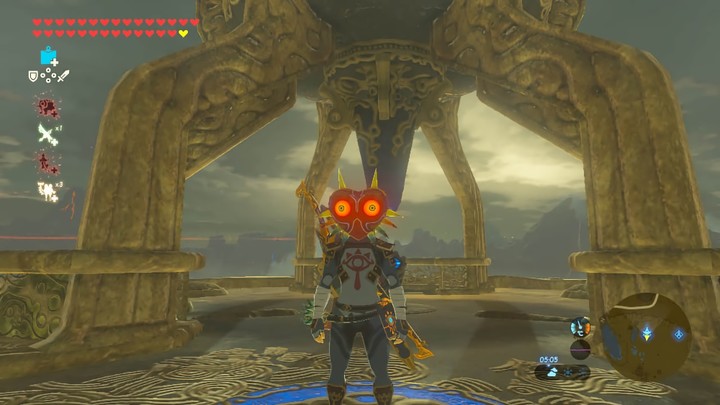
Task: Select the sword quick-menu icon
Action: click(x=63, y=76)
